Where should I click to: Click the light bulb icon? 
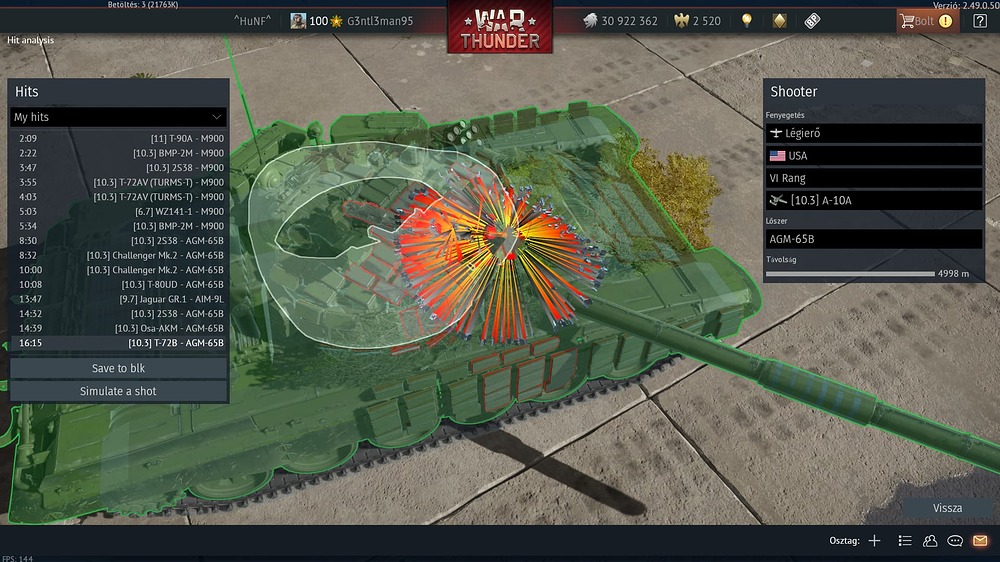tap(746, 21)
